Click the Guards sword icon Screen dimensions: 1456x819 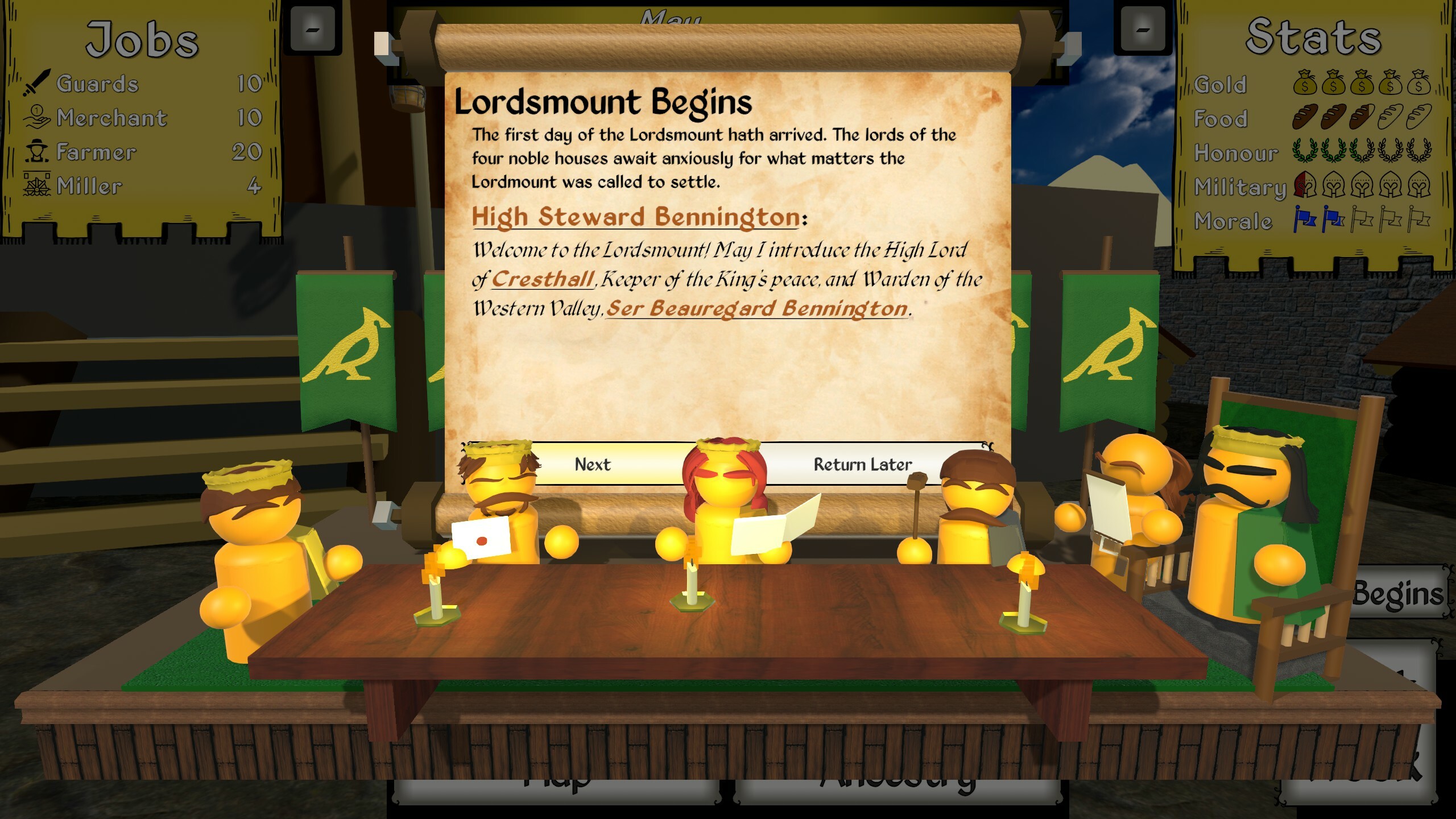click(35, 82)
